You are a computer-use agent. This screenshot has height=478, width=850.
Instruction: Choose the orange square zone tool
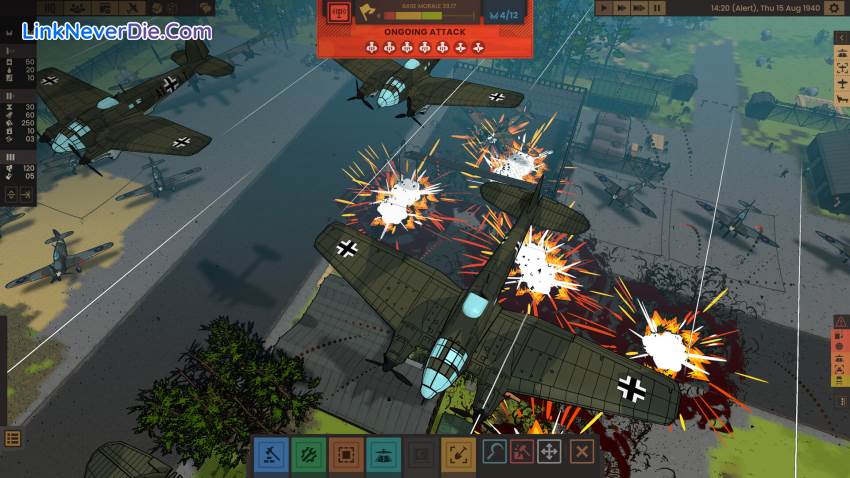346,453
